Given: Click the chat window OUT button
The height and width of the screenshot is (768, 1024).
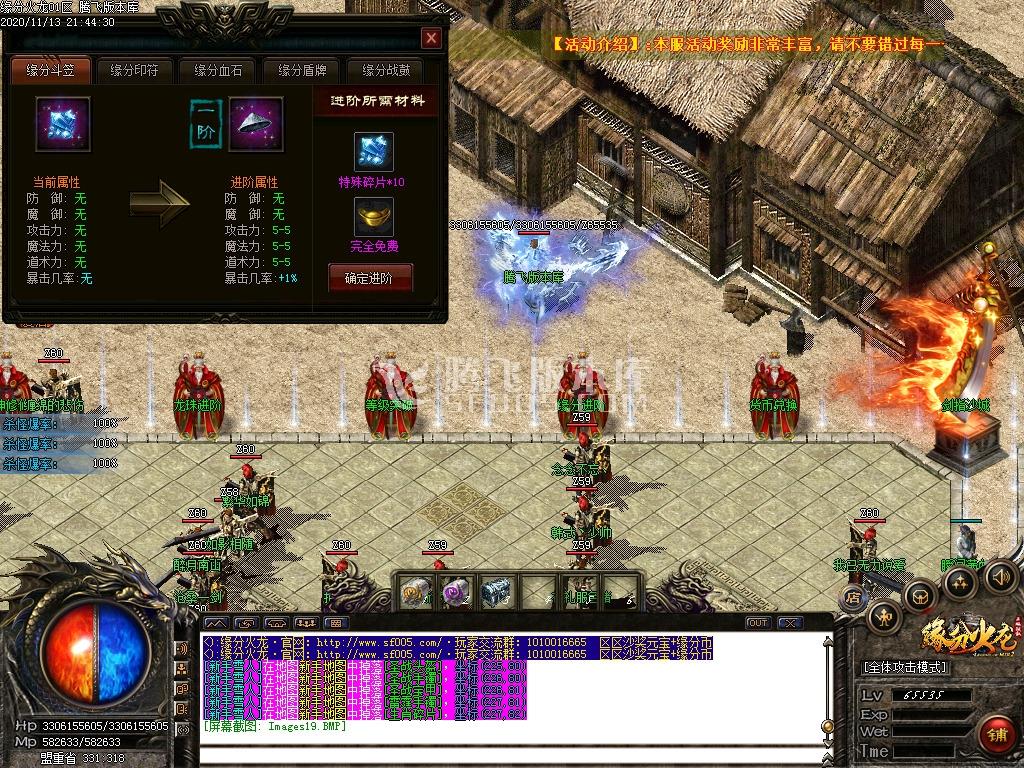Looking at the screenshot, I should (x=758, y=623).
